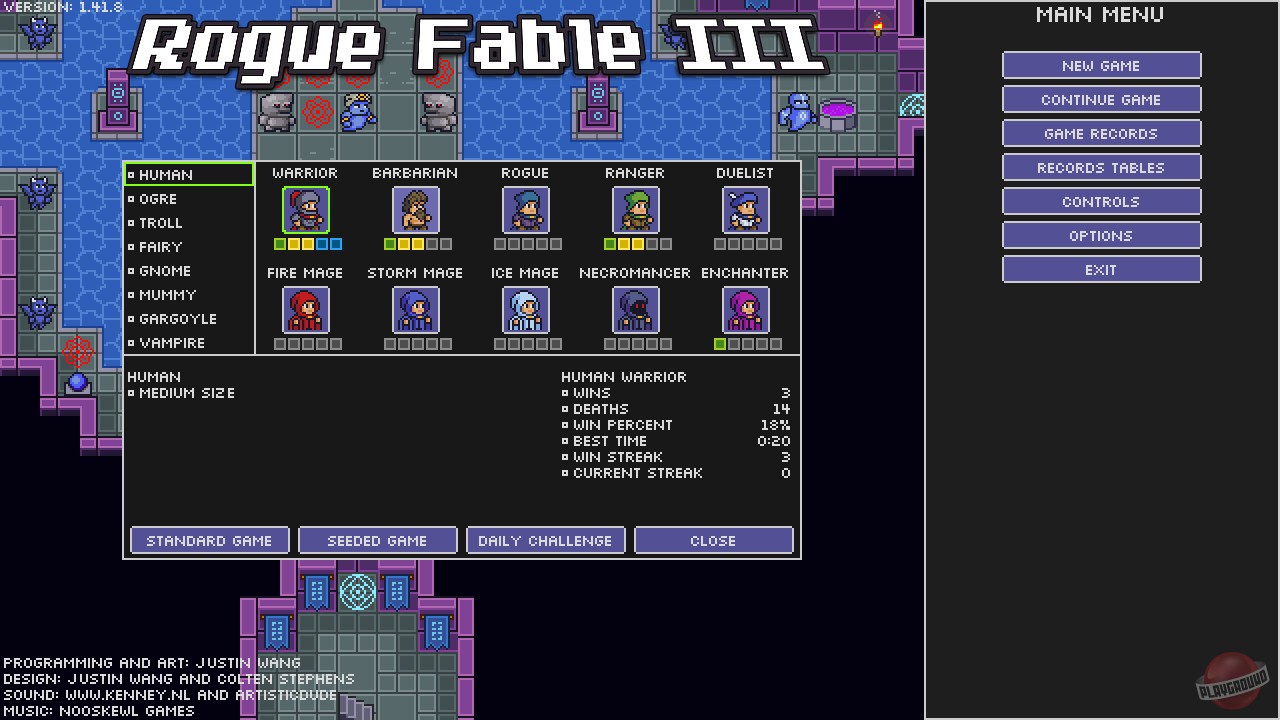Choose the Fire Mage portrait

pos(305,310)
